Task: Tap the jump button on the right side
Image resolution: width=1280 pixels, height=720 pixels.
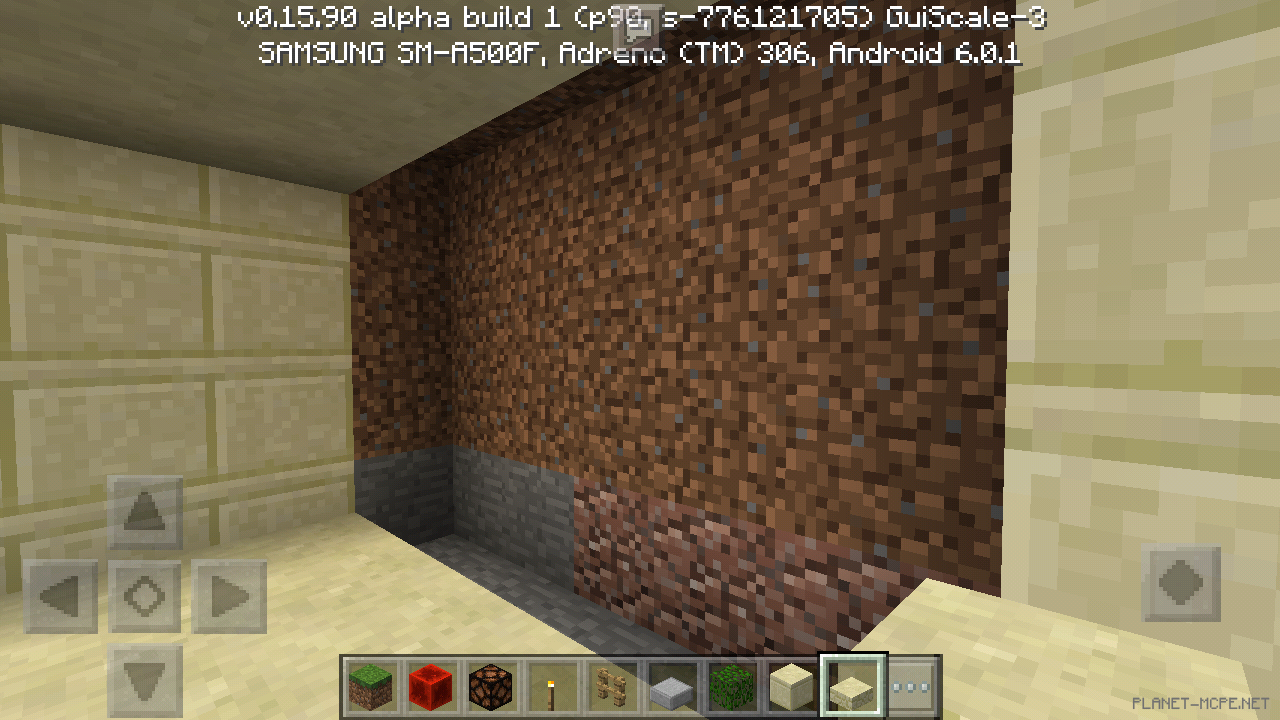Action: pos(1181,584)
